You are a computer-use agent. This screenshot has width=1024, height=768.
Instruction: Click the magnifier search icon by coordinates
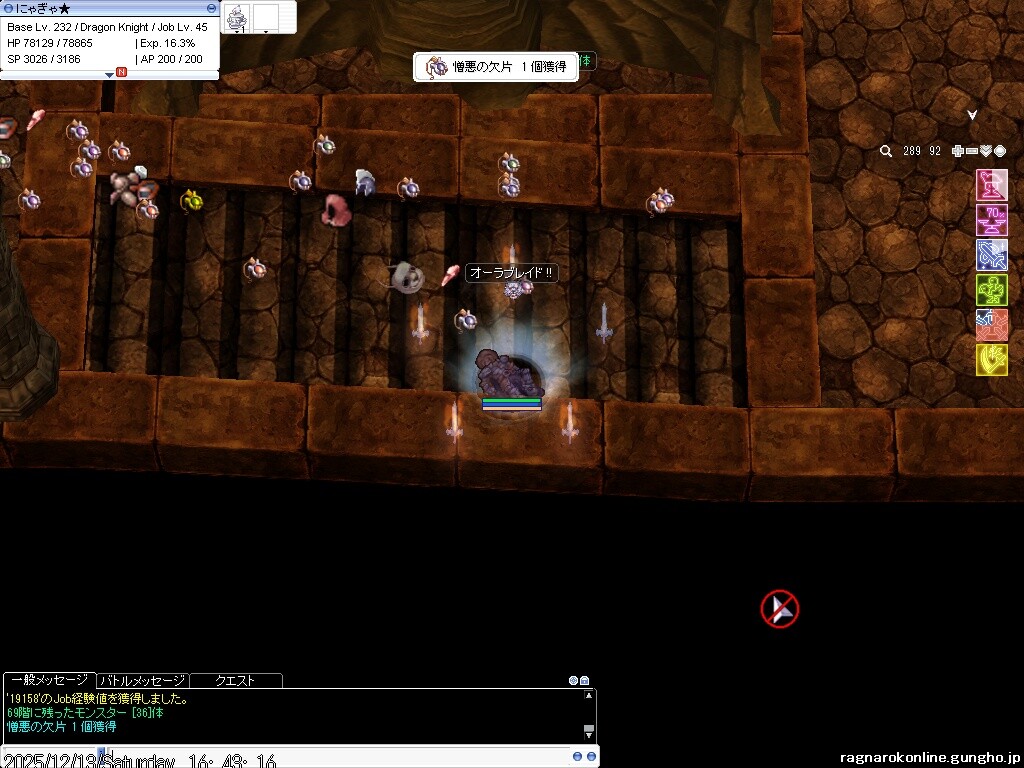click(x=886, y=151)
